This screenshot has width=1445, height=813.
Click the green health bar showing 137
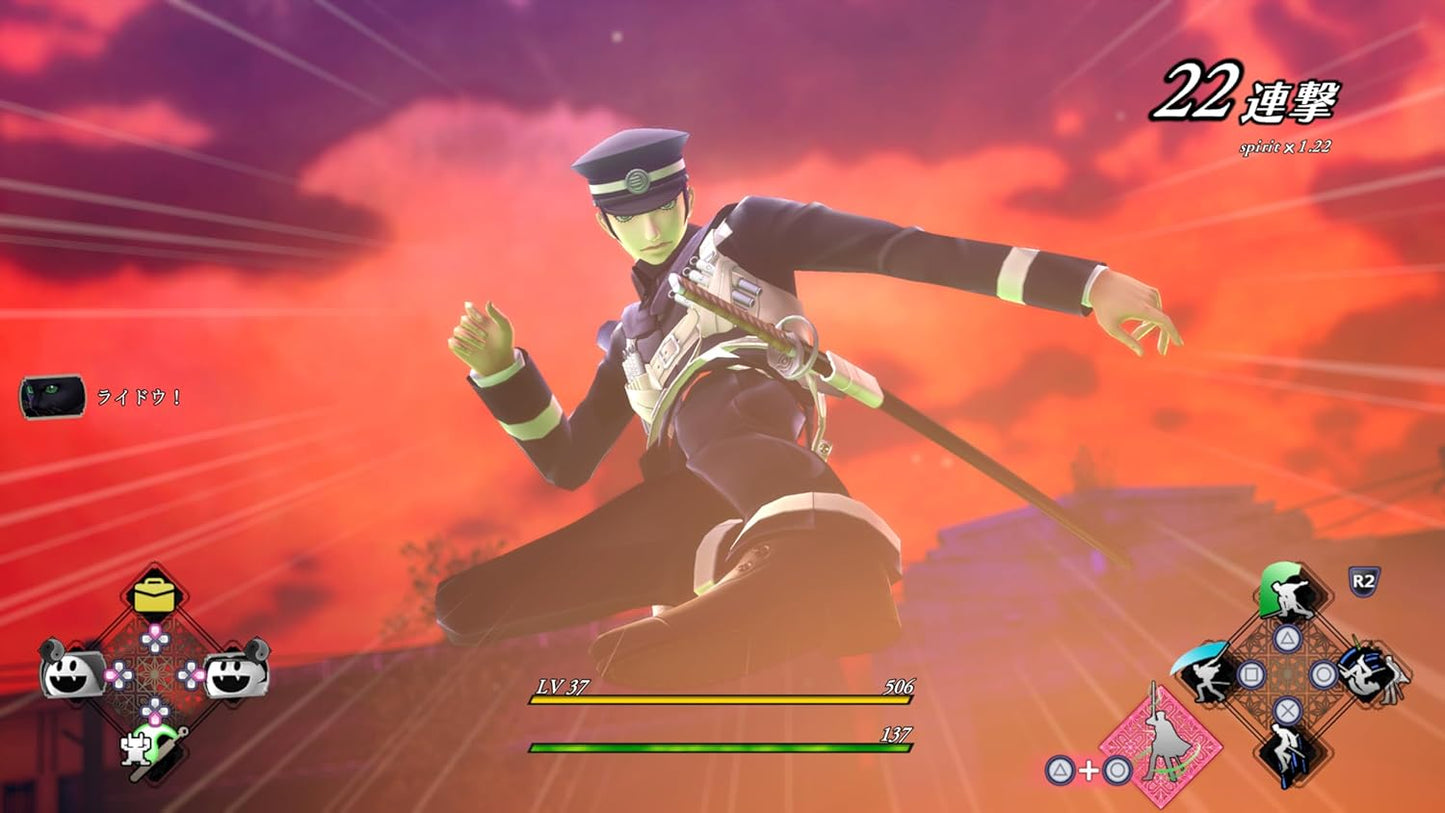click(x=720, y=748)
